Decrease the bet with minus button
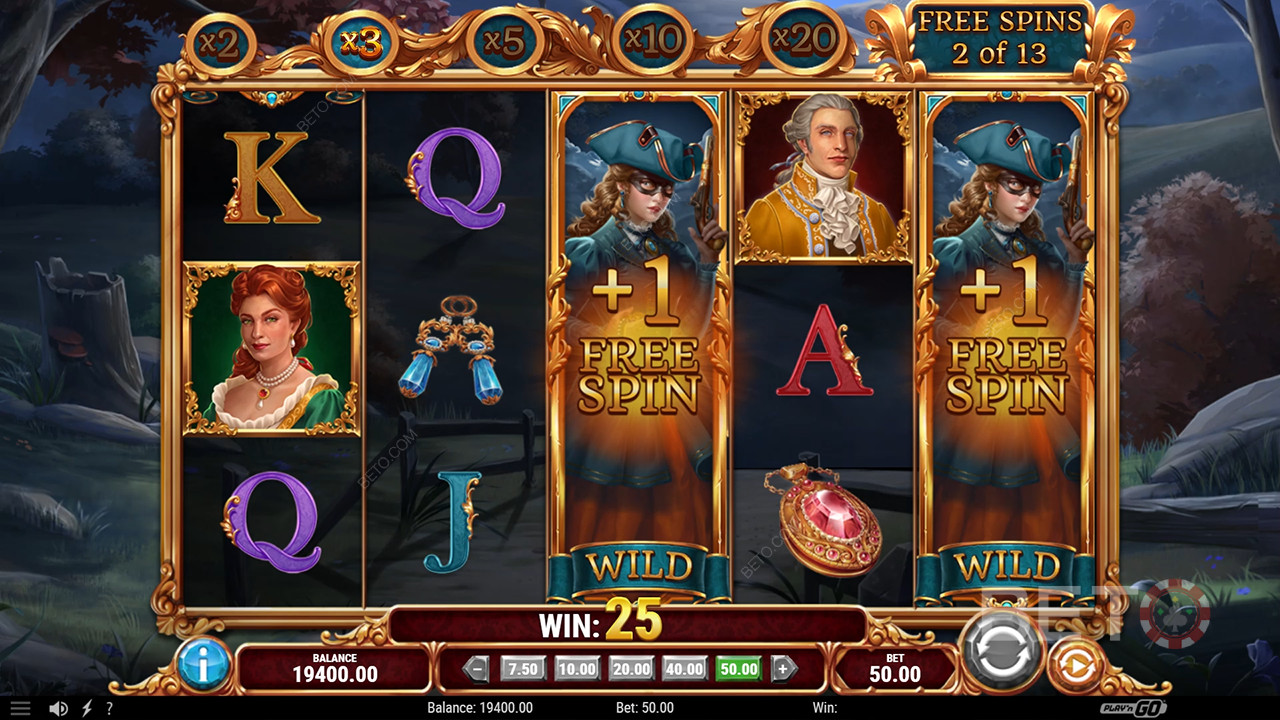The width and height of the screenshot is (1280, 720). [476, 669]
